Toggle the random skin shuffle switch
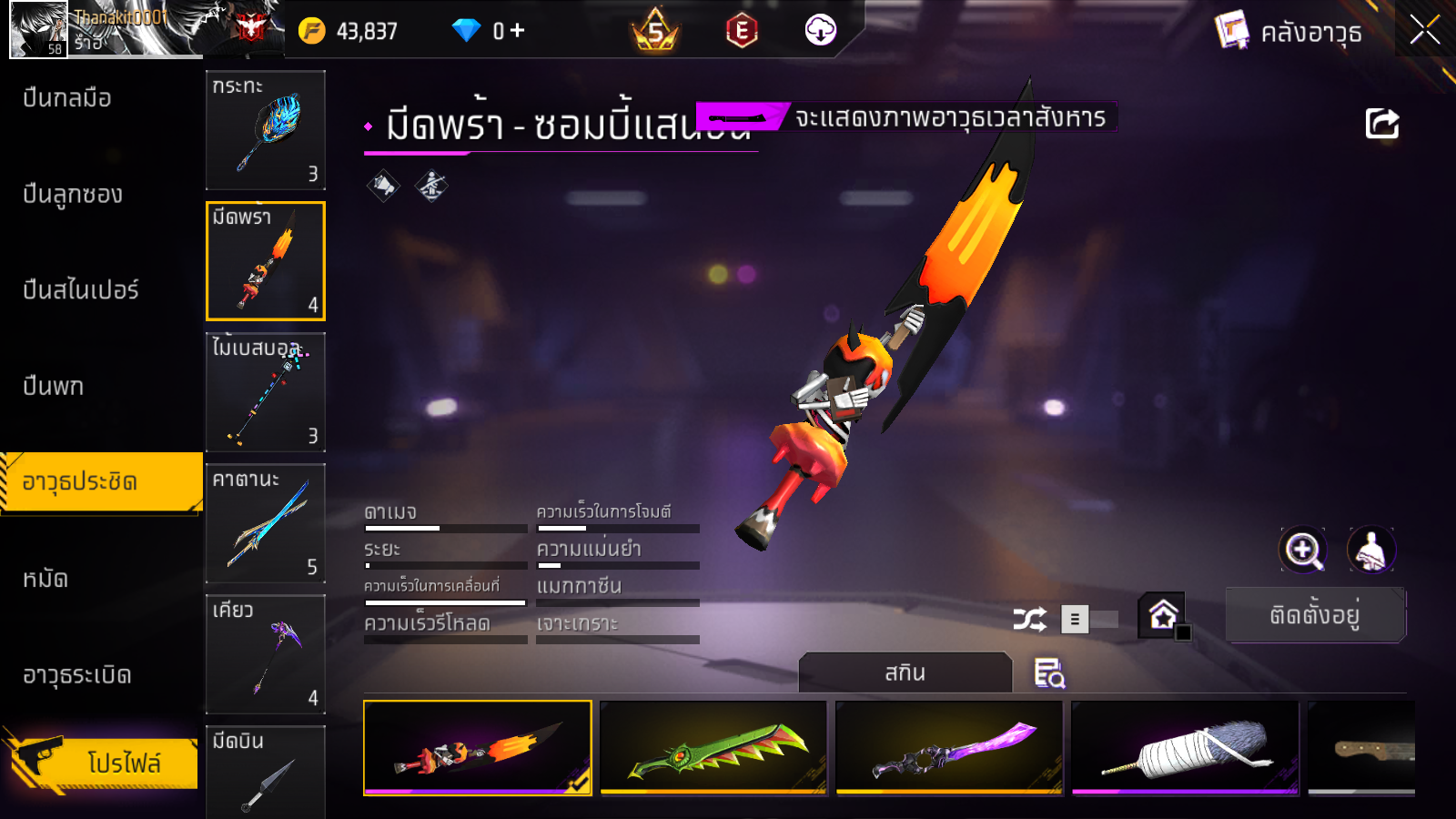The width and height of the screenshot is (1456, 819). point(1088,620)
